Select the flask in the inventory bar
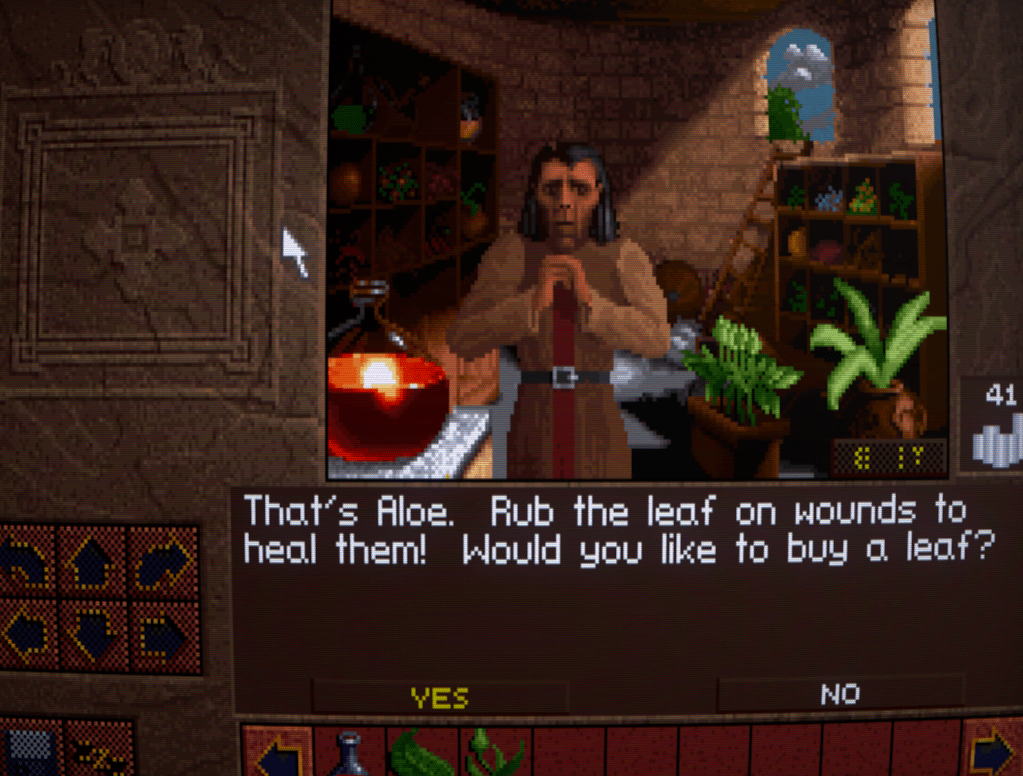 350,753
